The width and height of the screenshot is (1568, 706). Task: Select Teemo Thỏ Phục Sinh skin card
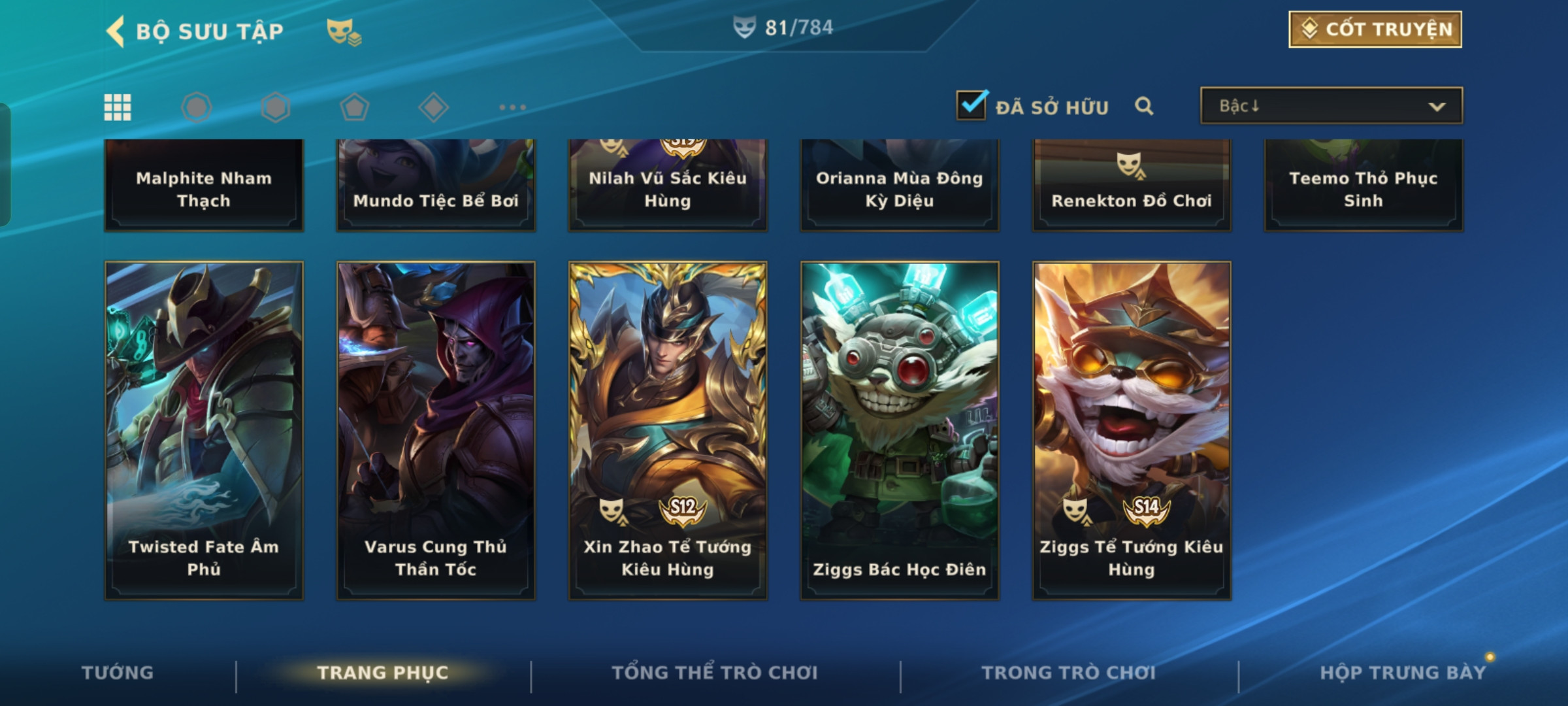1364,185
